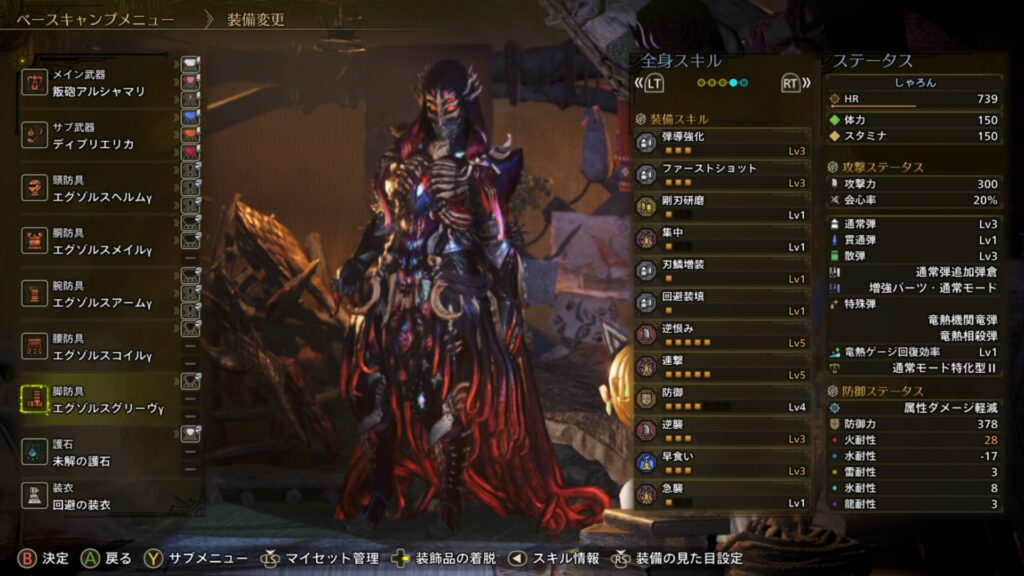
Task: Select the 回避装填 skill row
Action: [x=722, y=303]
